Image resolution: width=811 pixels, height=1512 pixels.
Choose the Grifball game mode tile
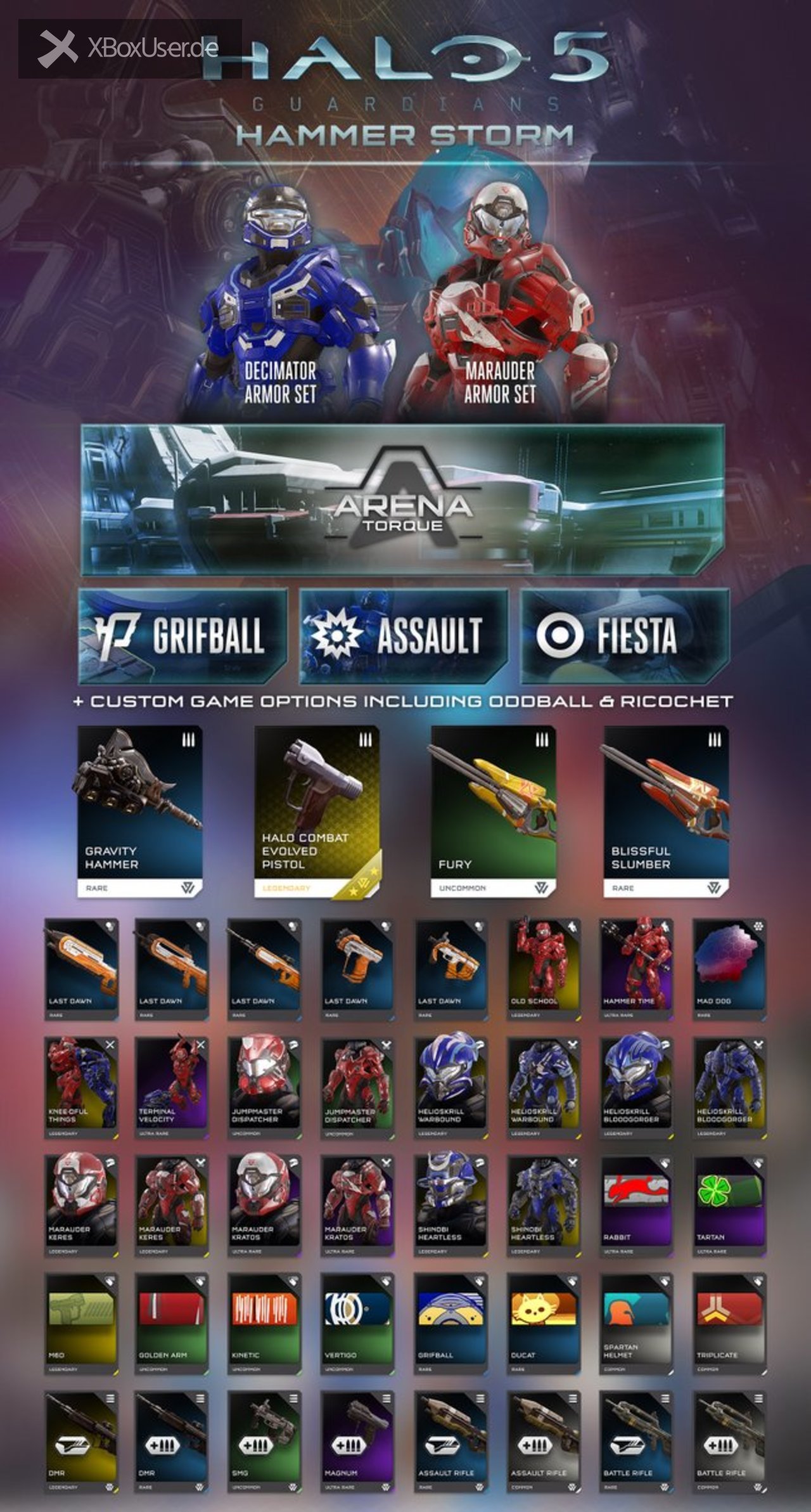[x=182, y=635]
